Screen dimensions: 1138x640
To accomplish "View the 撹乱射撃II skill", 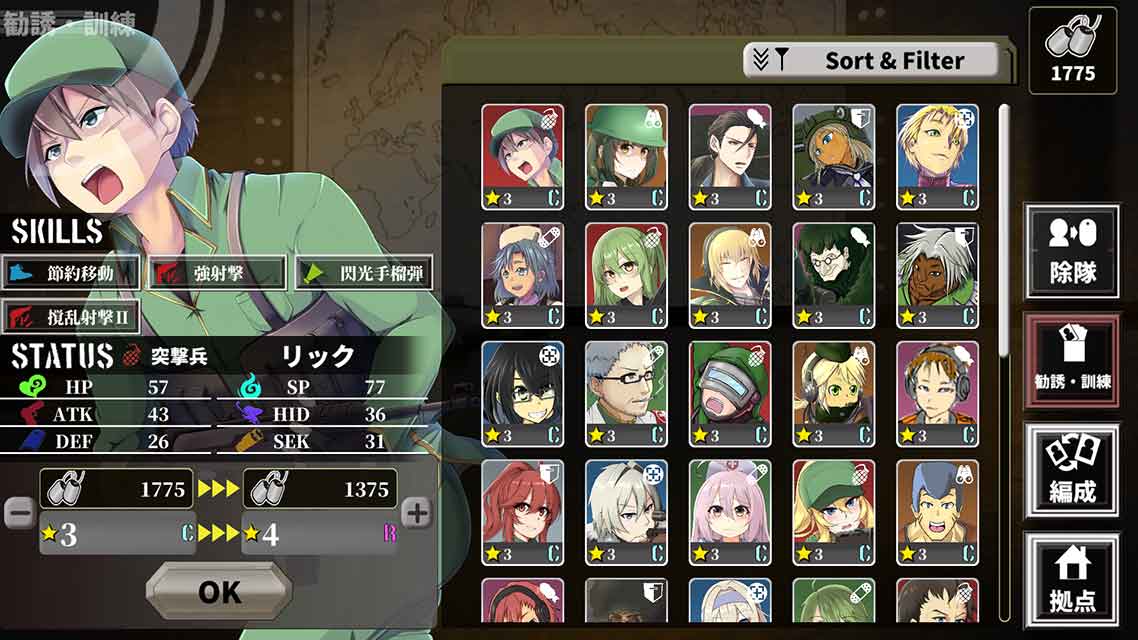I will pyautogui.click(x=70, y=318).
